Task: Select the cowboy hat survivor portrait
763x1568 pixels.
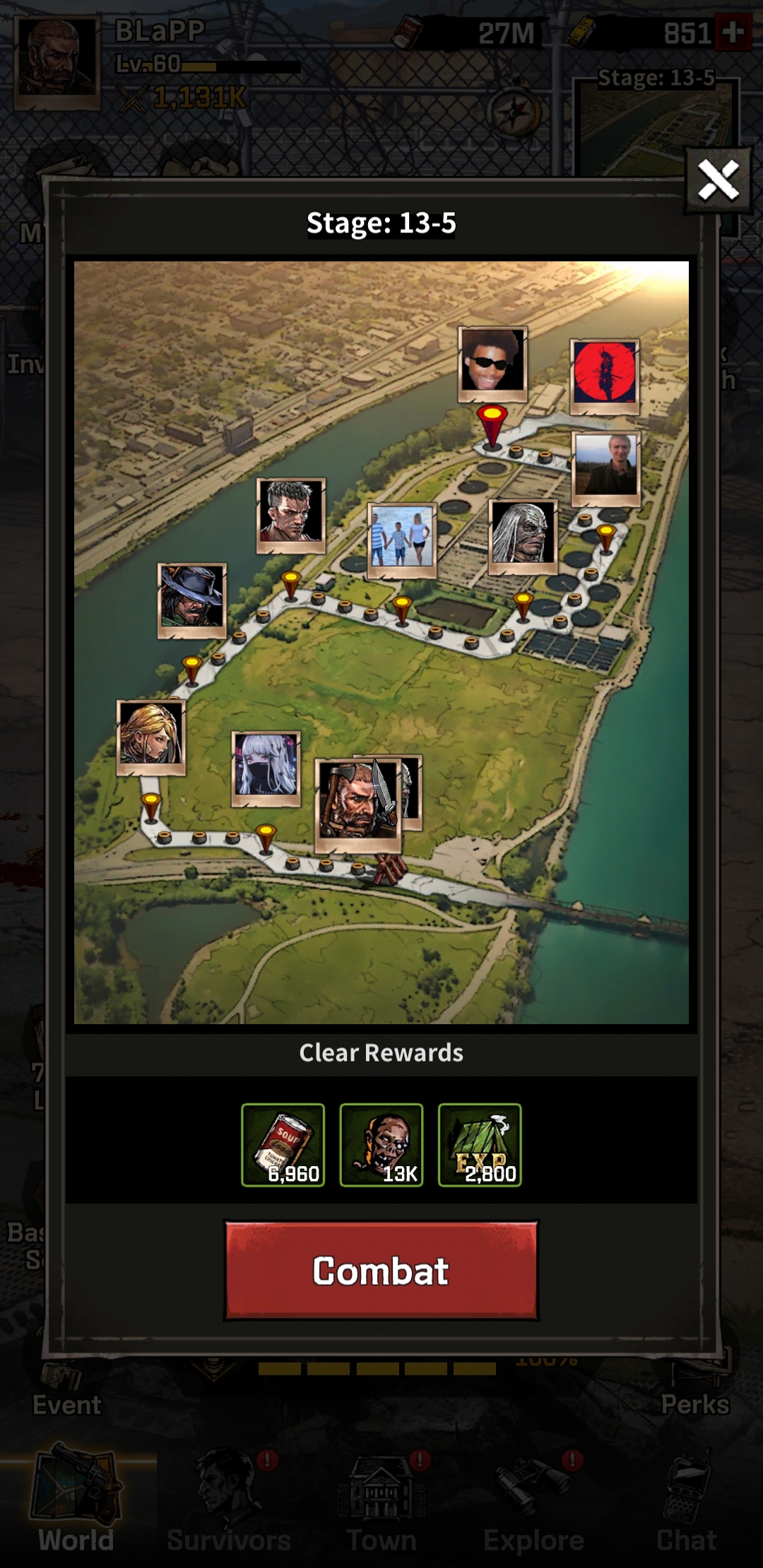Action: (x=191, y=600)
